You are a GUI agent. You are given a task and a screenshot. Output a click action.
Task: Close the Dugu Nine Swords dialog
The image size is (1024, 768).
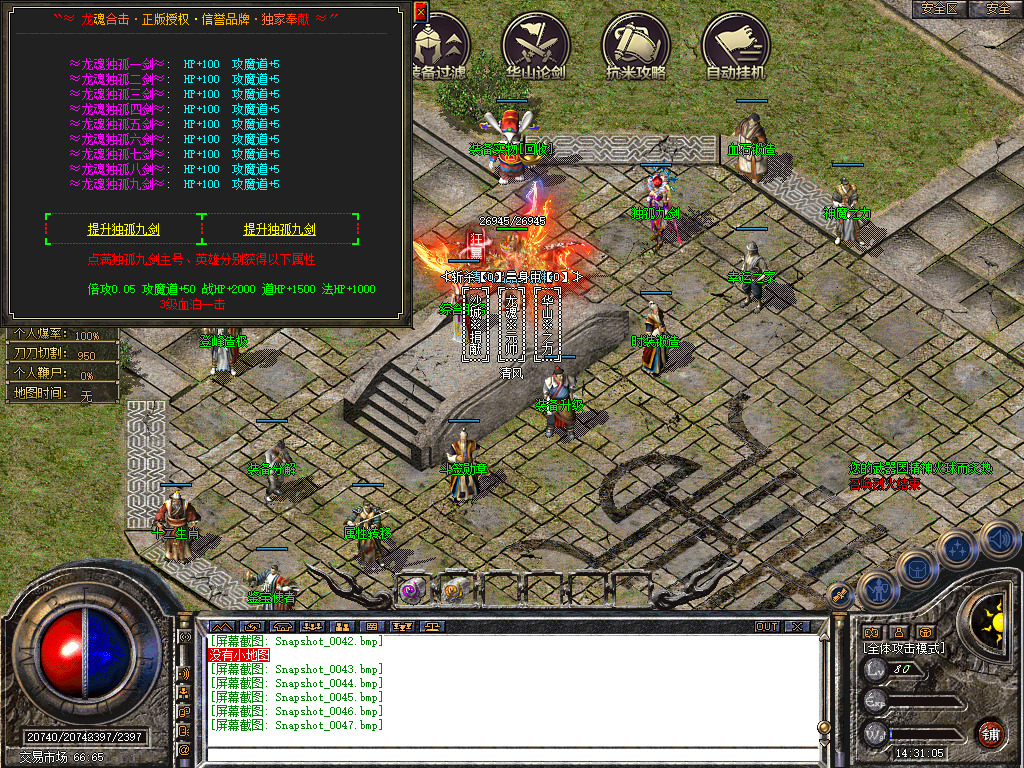(x=420, y=10)
